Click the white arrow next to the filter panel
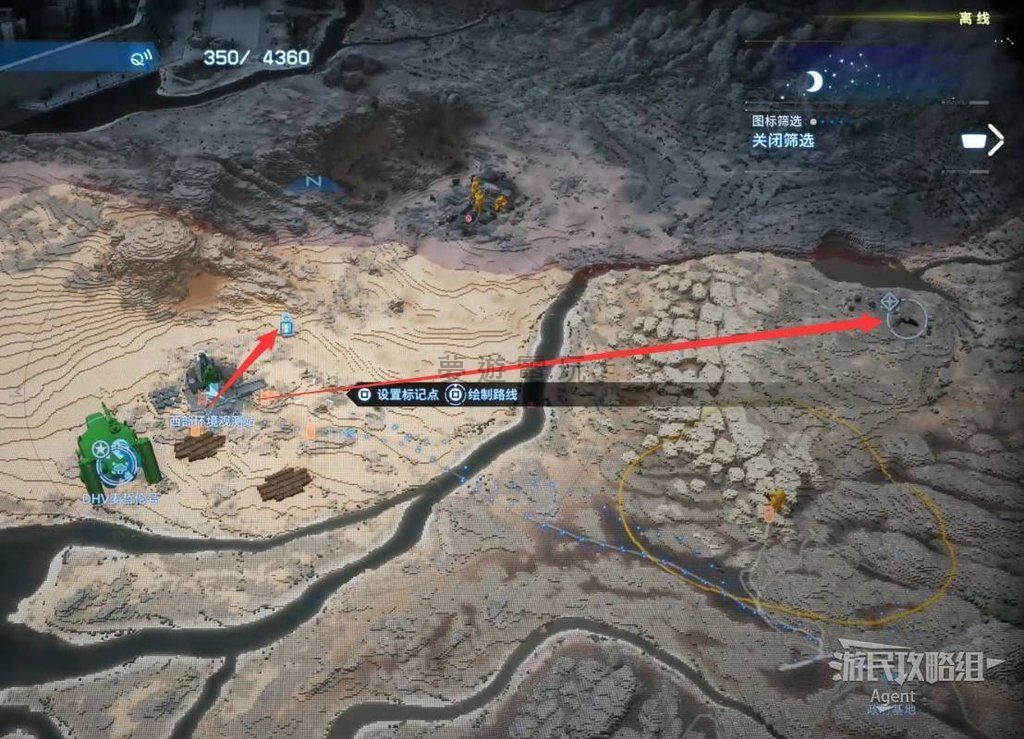Screen dimensions: 1024x739 (x=995, y=140)
